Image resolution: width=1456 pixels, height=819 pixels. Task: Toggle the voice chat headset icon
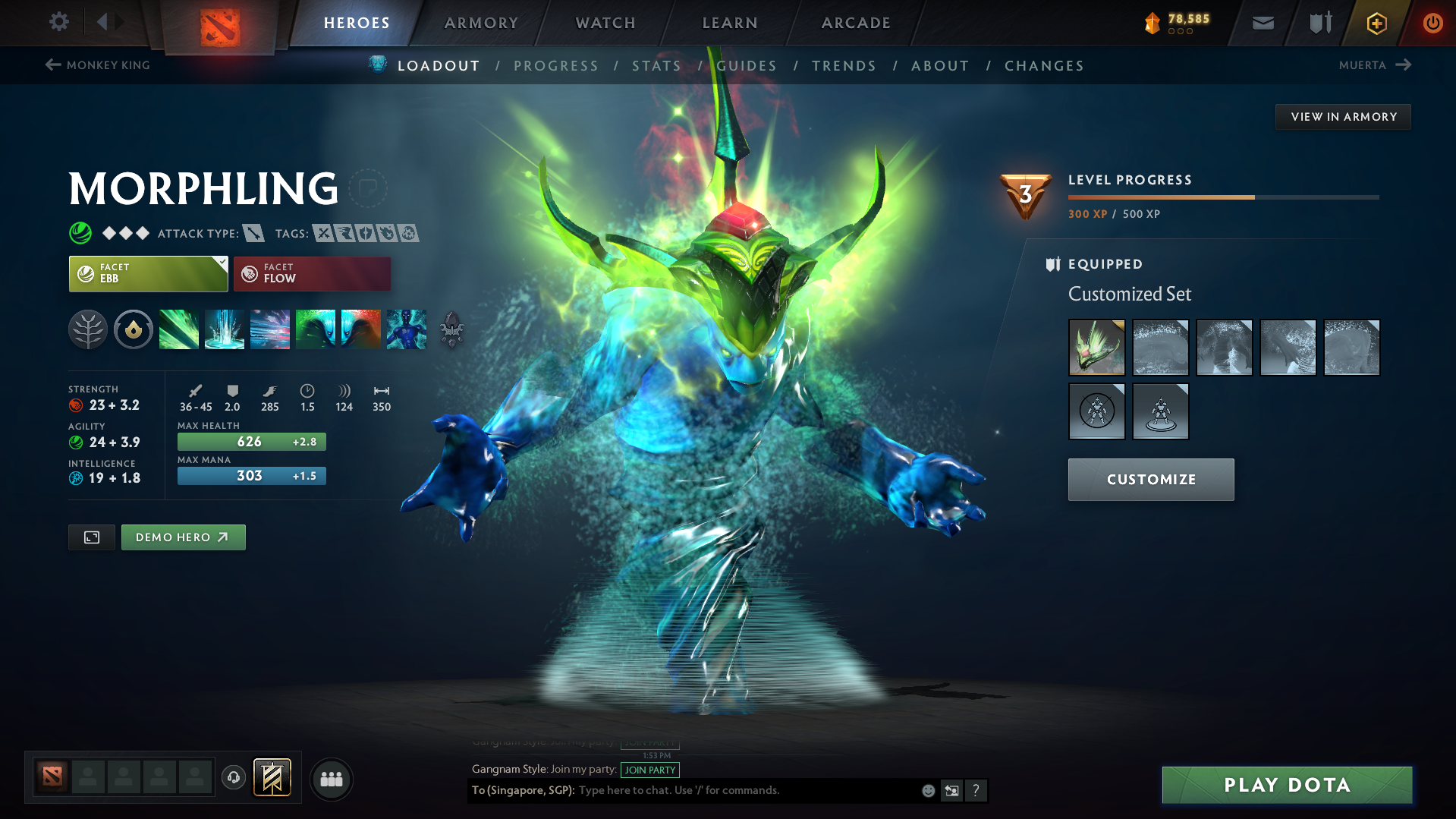[233, 779]
